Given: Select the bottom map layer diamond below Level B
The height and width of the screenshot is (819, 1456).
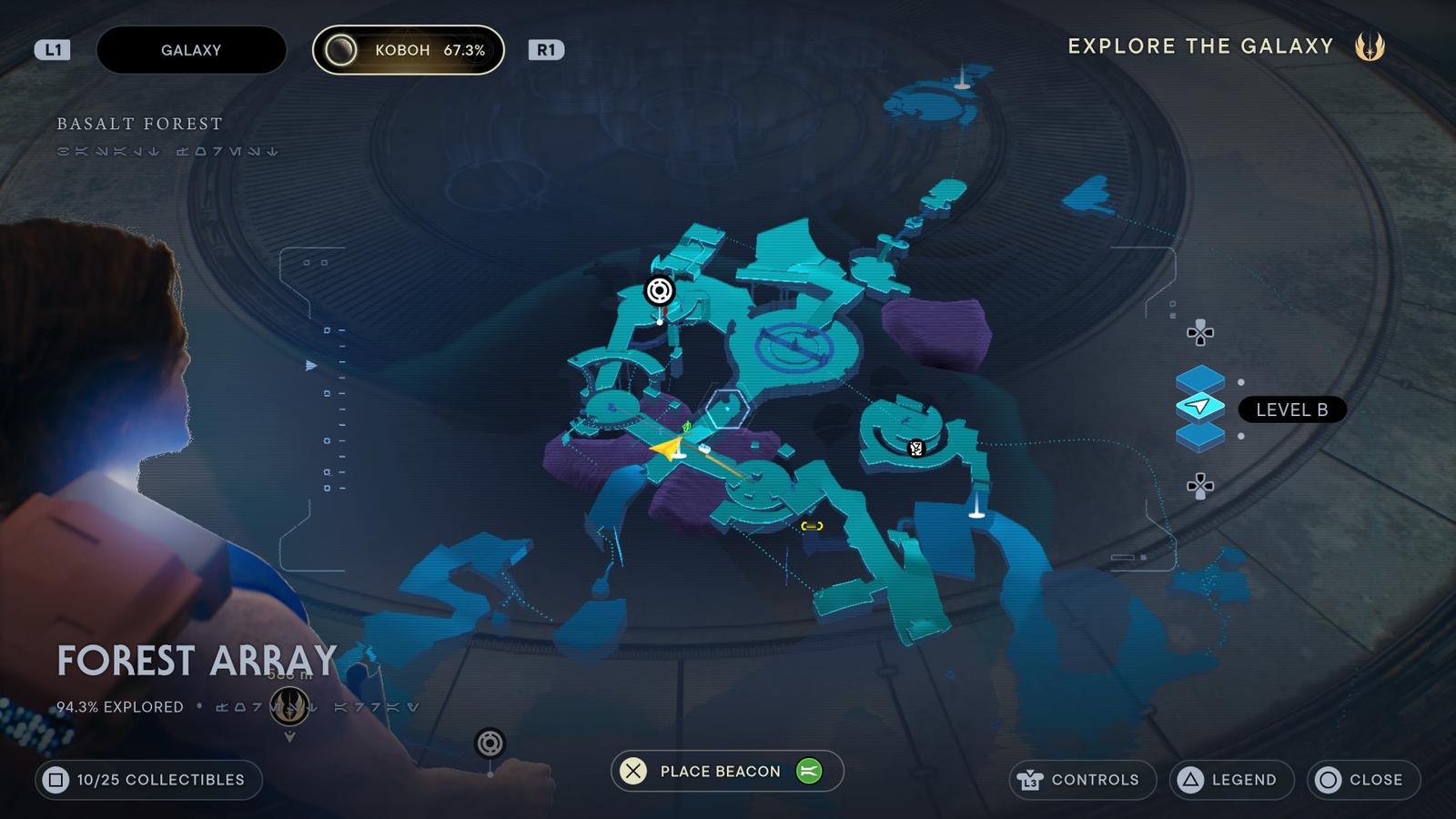Looking at the screenshot, I should pyautogui.click(x=1201, y=436).
